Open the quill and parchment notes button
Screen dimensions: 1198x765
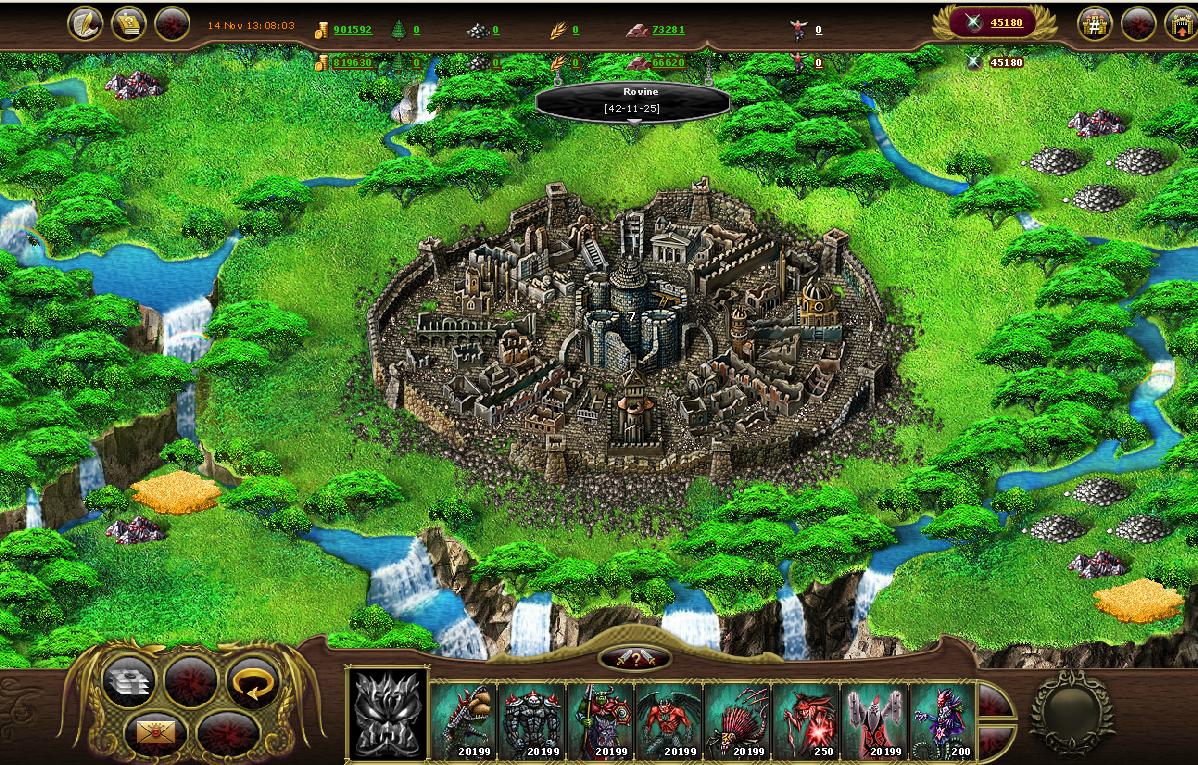pos(85,24)
